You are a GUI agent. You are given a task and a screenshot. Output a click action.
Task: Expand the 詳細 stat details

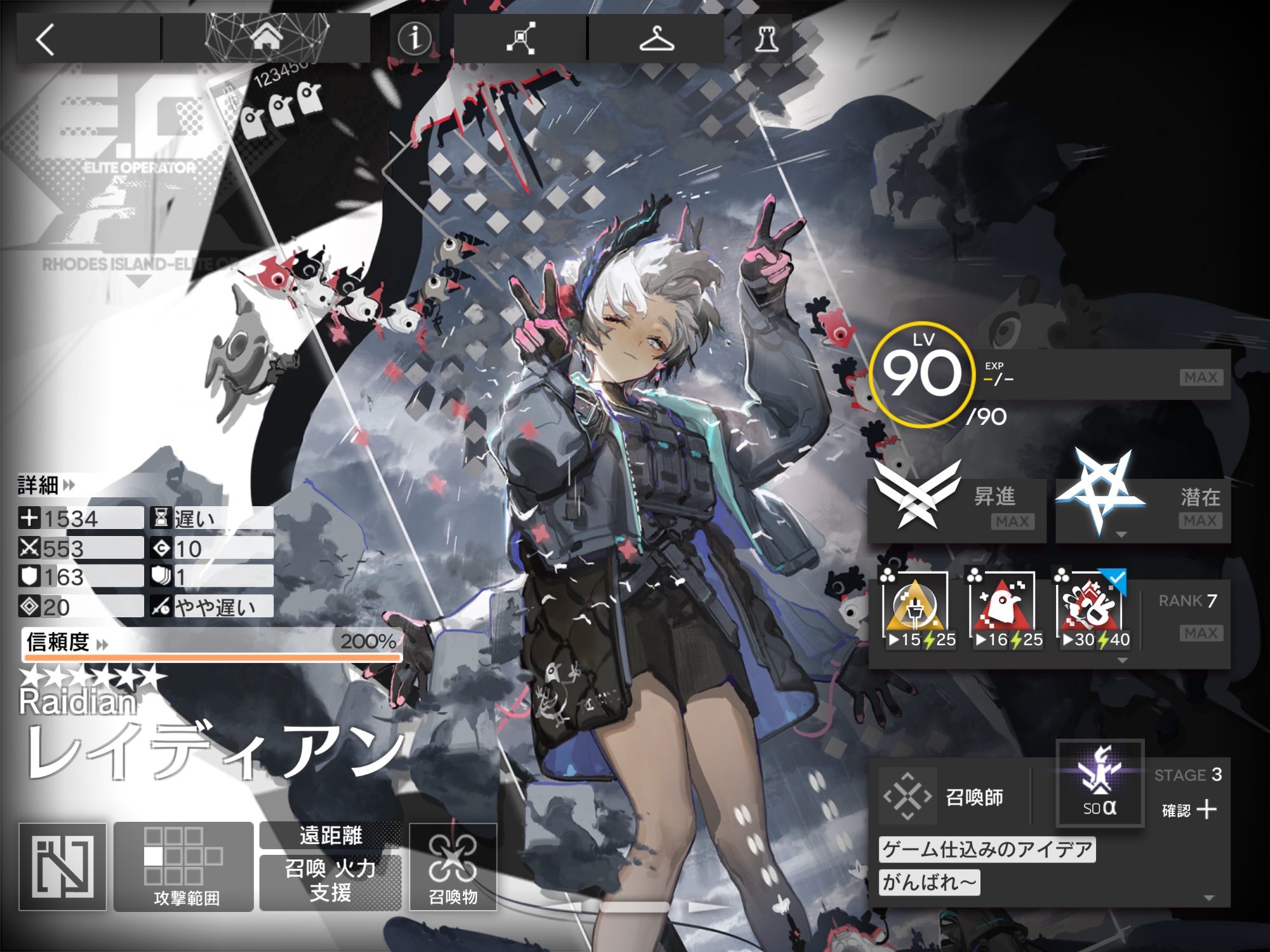point(46,486)
